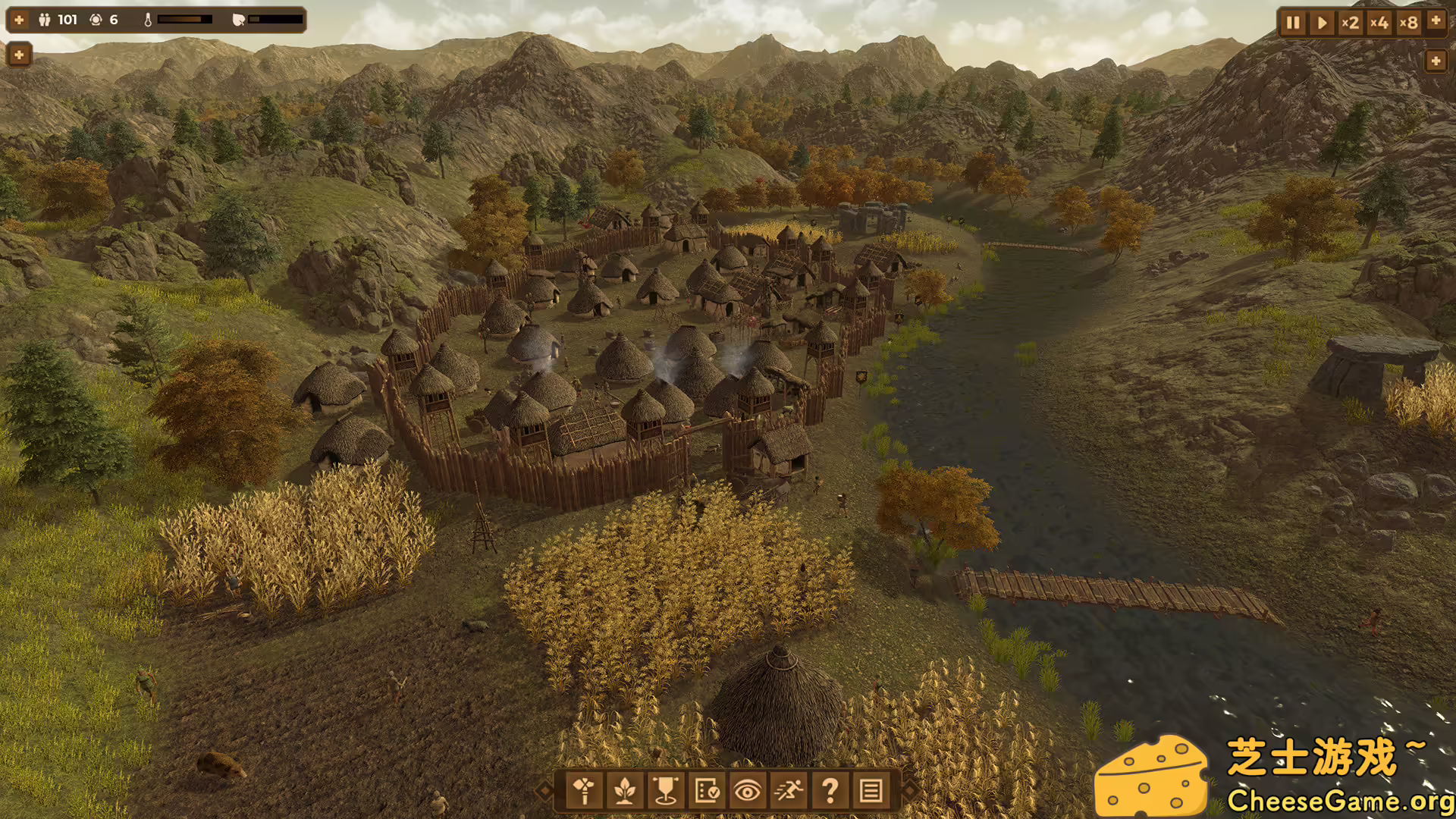Enable x8 game speed

point(1410,23)
